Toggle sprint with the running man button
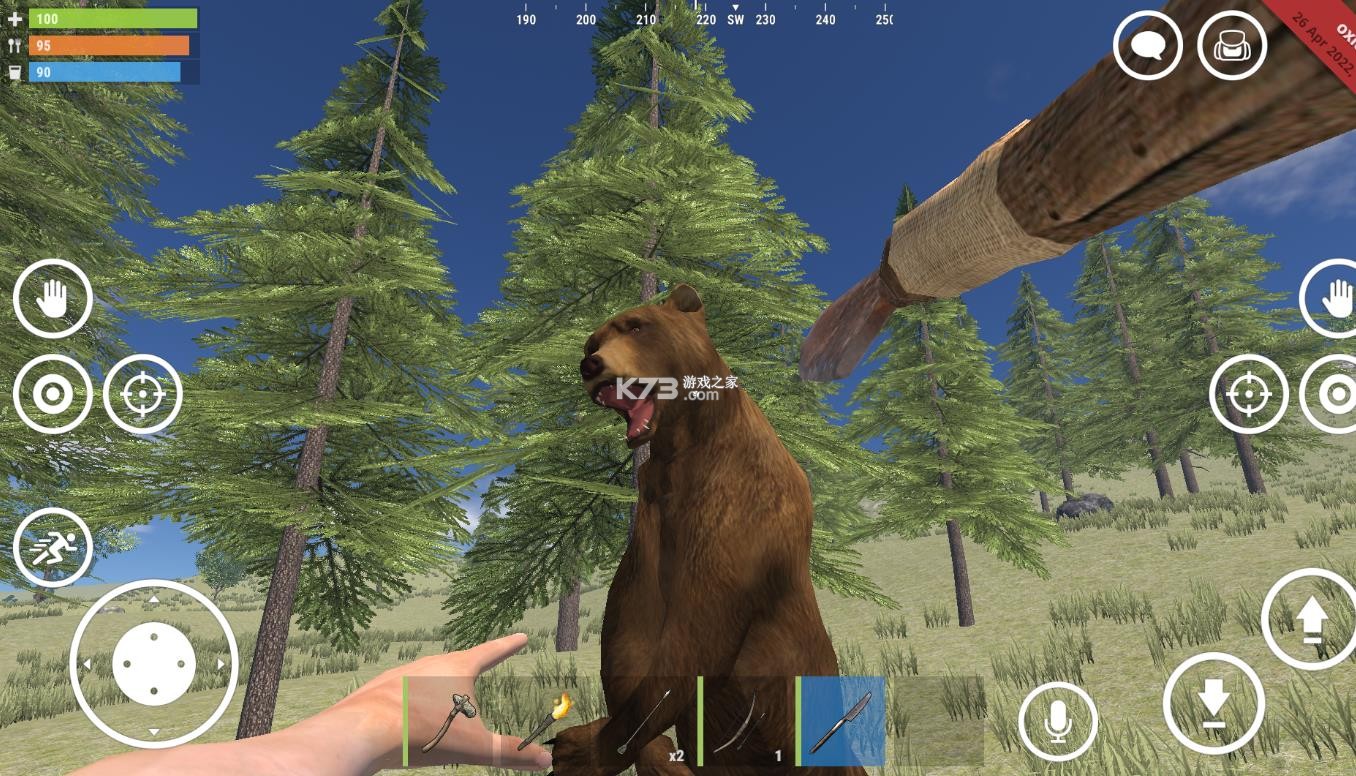This screenshot has width=1356, height=776. [52, 548]
